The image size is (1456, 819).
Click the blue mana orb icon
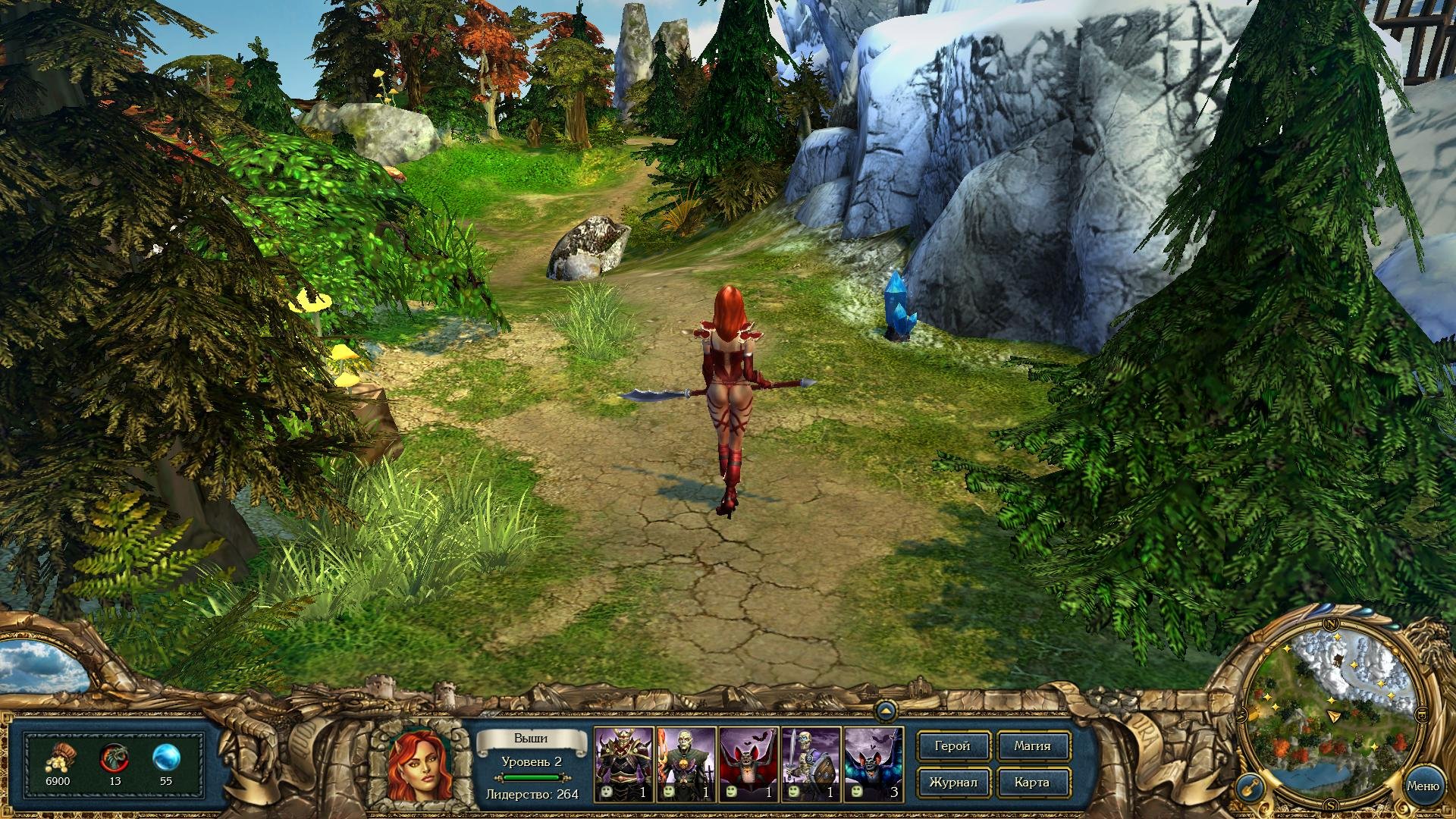[165, 758]
